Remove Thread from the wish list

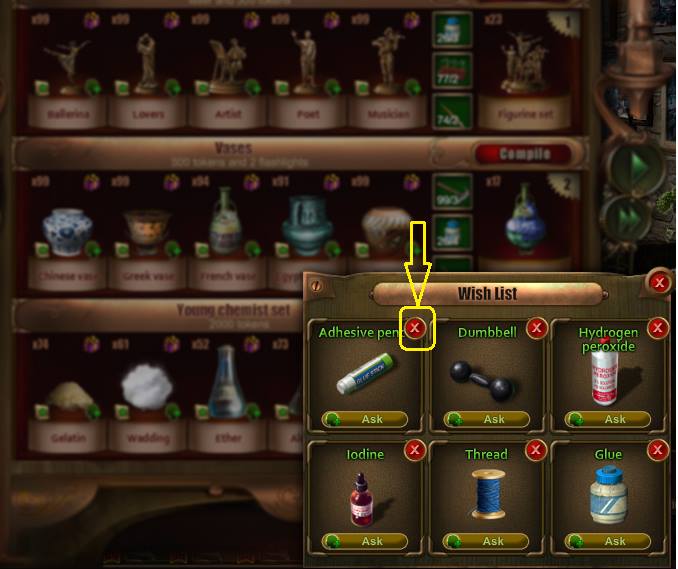coord(537,450)
